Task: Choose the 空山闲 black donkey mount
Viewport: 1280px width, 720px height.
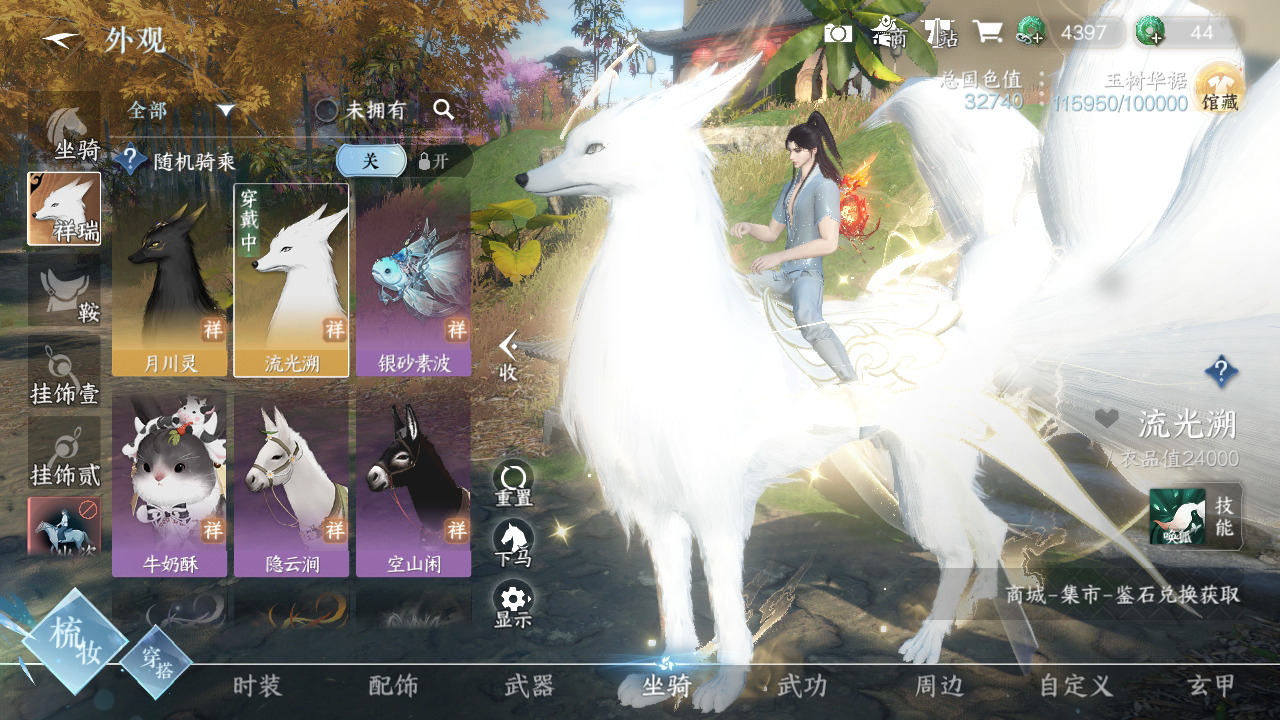Action: pyautogui.click(x=413, y=485)
